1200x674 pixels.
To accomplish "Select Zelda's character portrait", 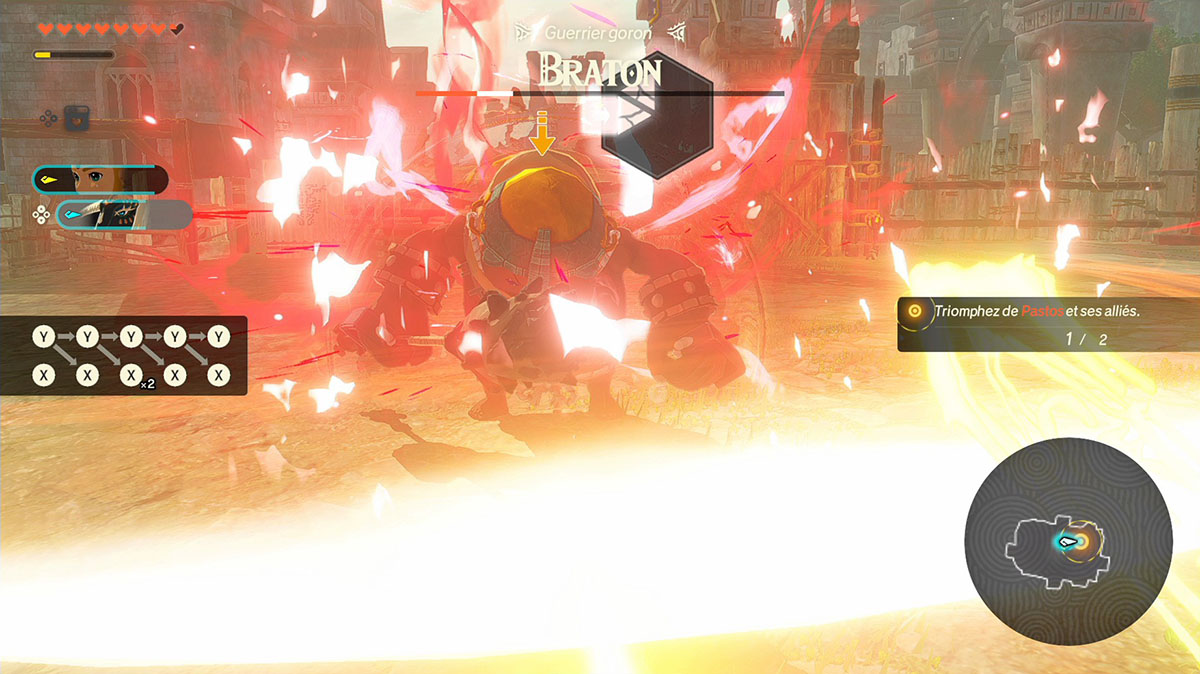I will click(x=100, y=180).
